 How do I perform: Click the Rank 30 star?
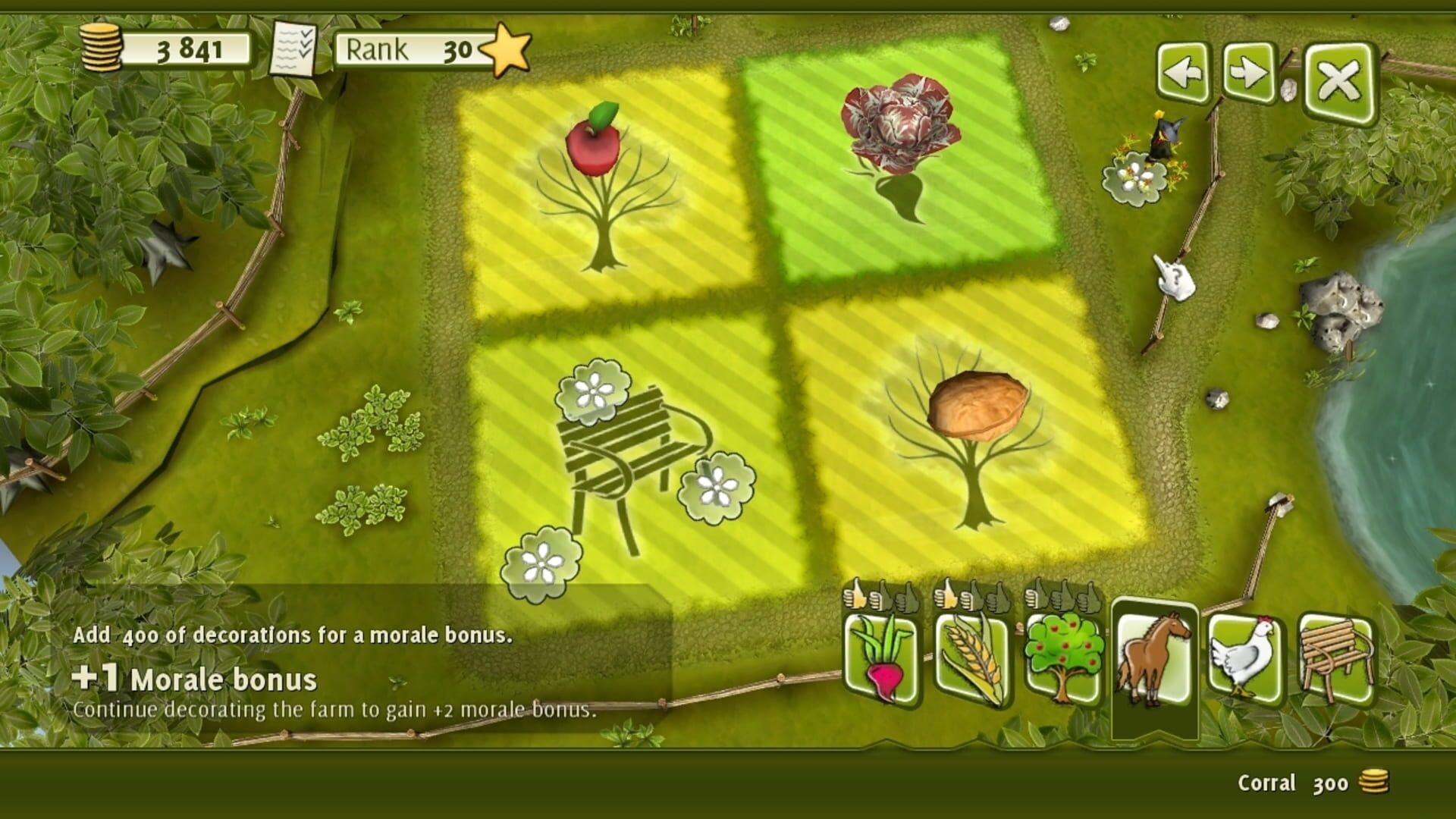(x=504, y=48)
